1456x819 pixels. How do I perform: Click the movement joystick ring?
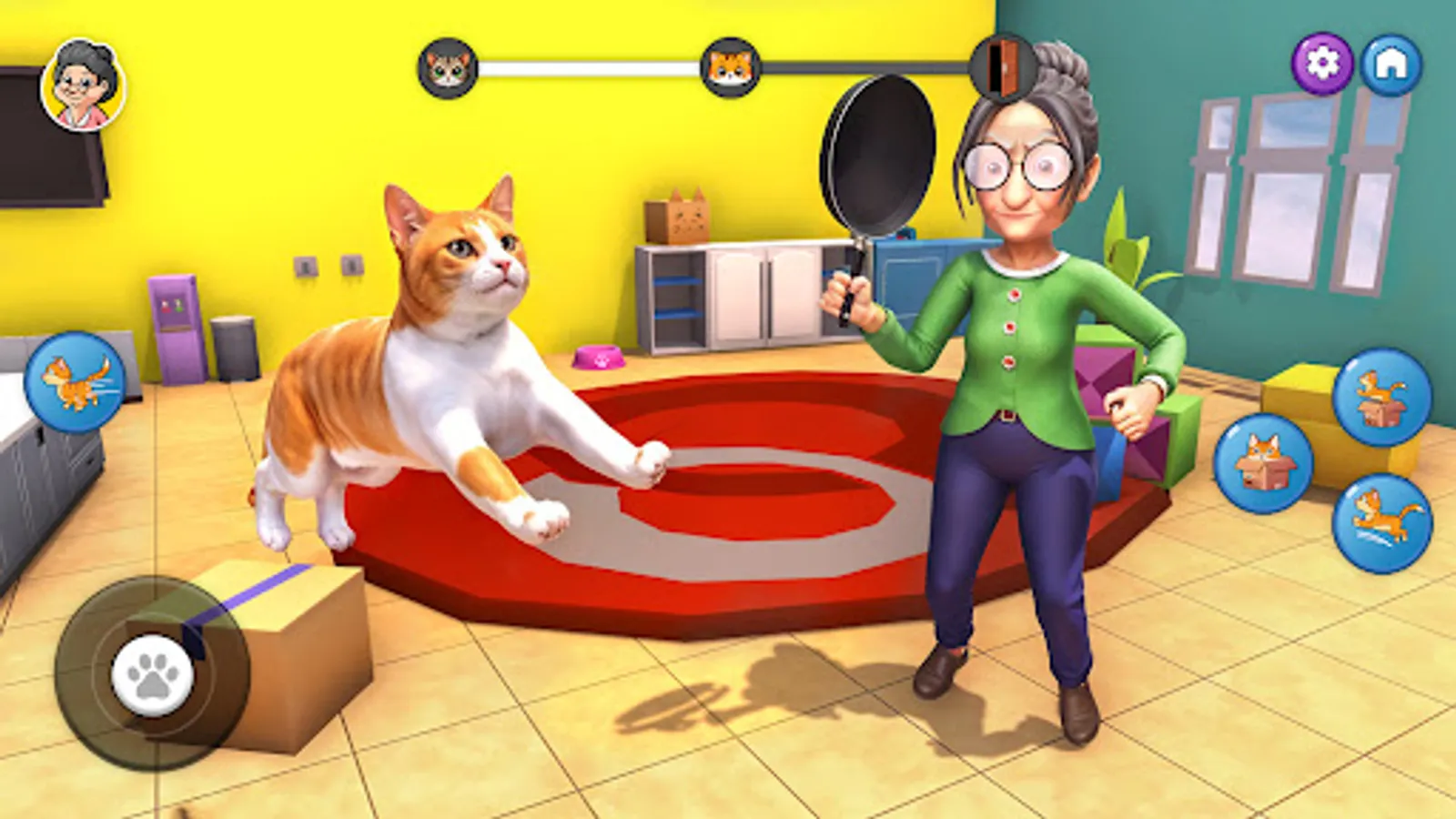(x=153, y=673)
